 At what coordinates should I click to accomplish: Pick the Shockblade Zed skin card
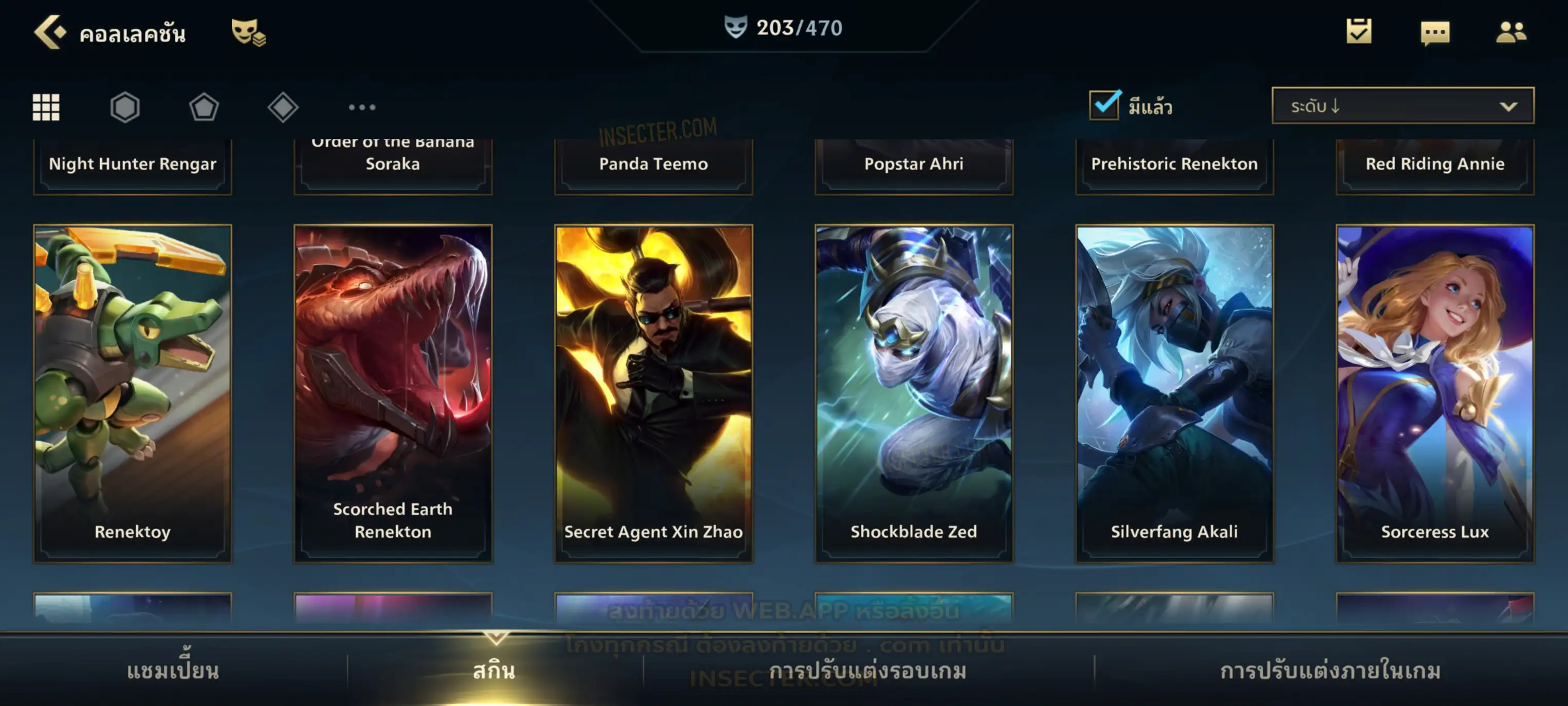coord(914,393)
